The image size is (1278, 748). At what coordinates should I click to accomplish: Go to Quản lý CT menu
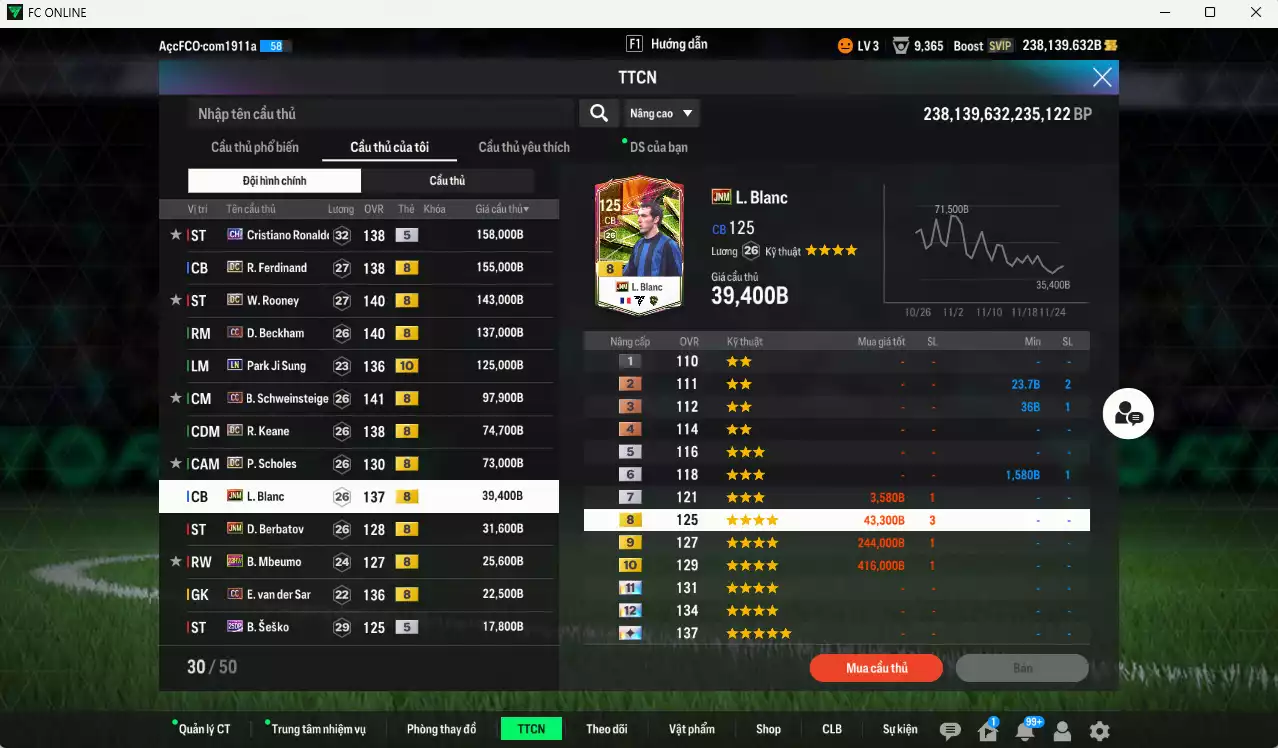pyautogui.click(x=204, y=729)
